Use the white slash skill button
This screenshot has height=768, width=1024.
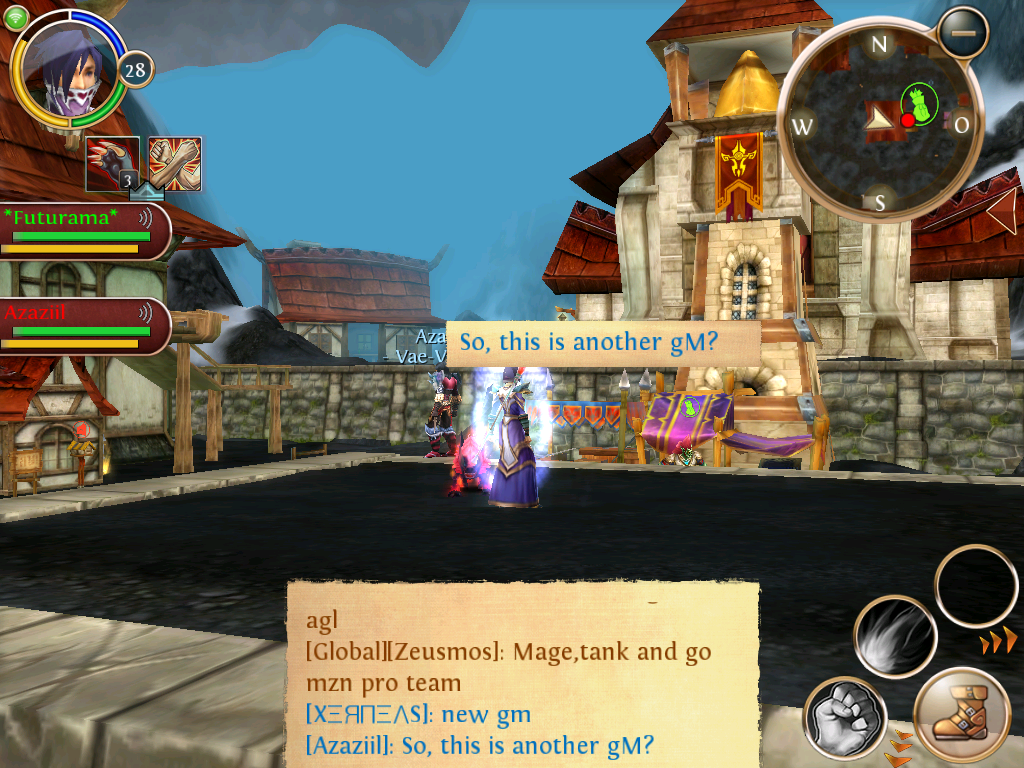tap(894, 637)
